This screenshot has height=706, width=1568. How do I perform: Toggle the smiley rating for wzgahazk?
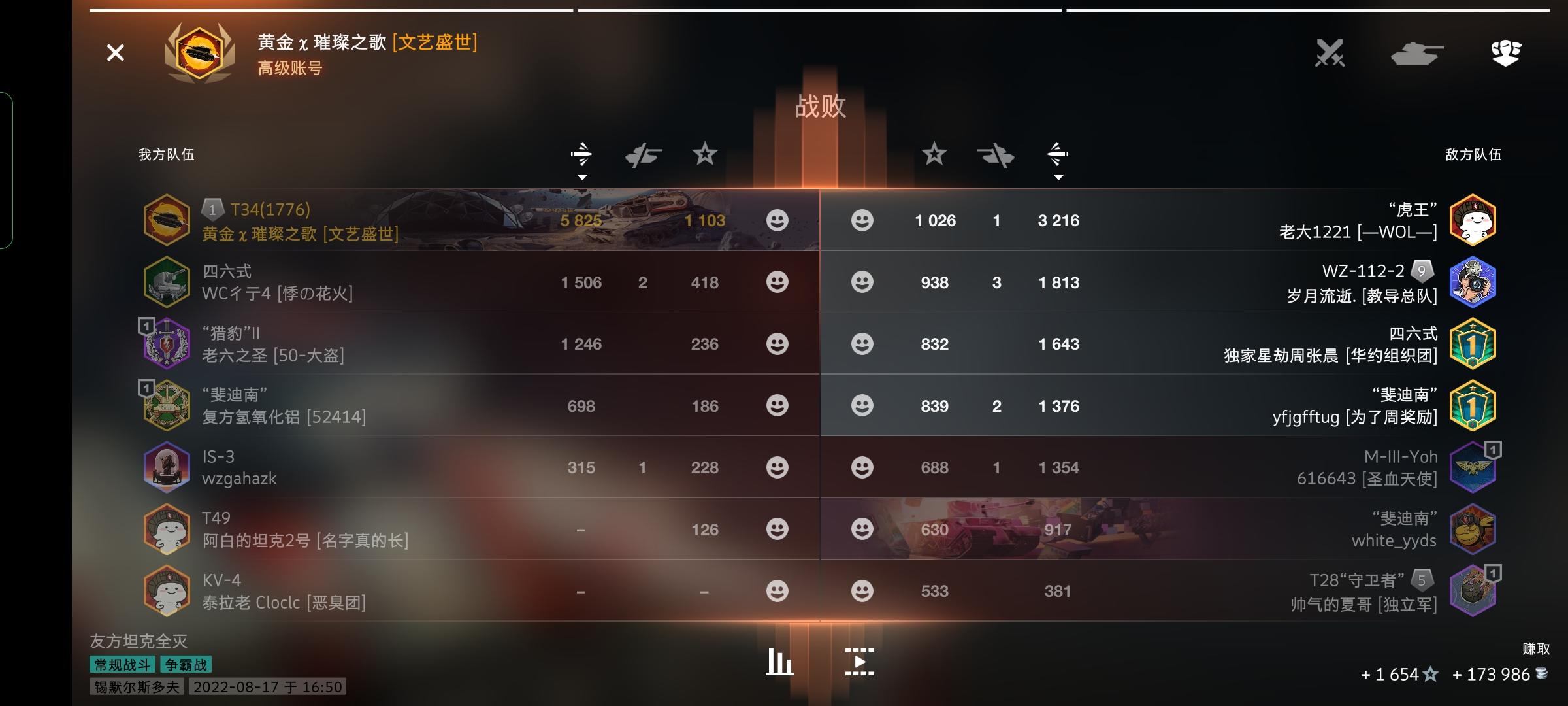[x=777, y=467]
